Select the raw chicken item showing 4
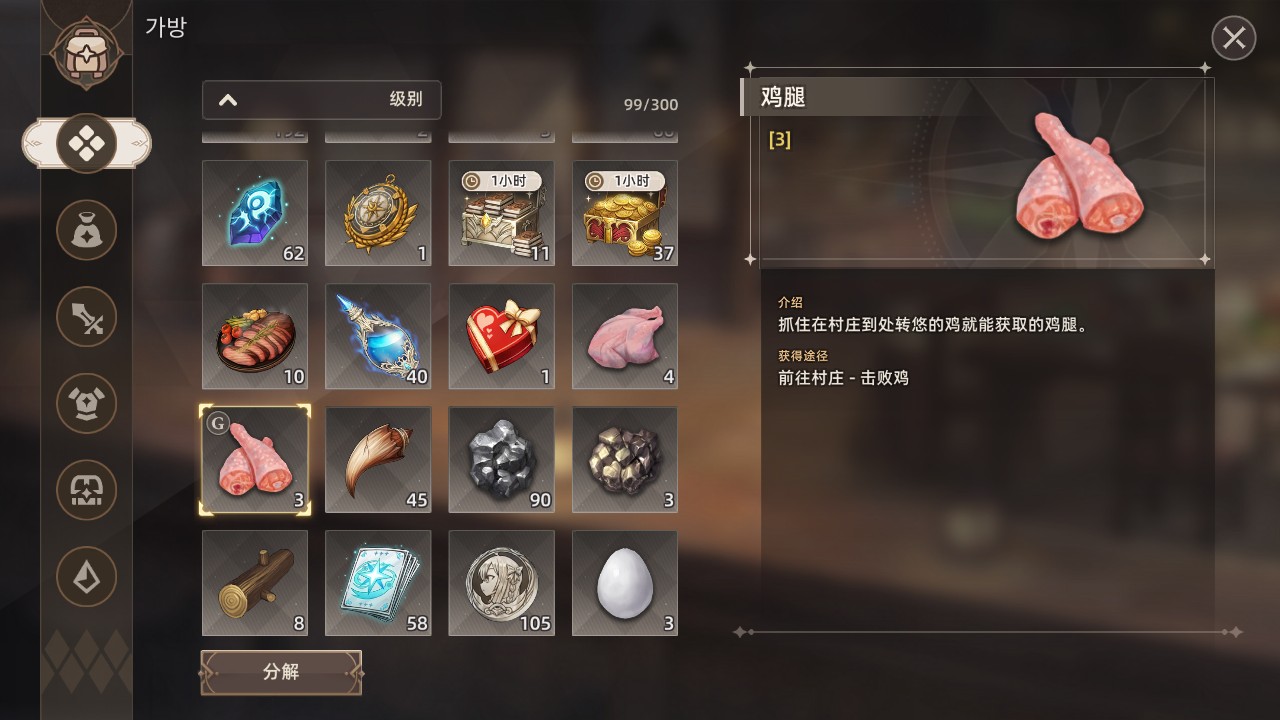1280x720 pixels. [624, 336]
